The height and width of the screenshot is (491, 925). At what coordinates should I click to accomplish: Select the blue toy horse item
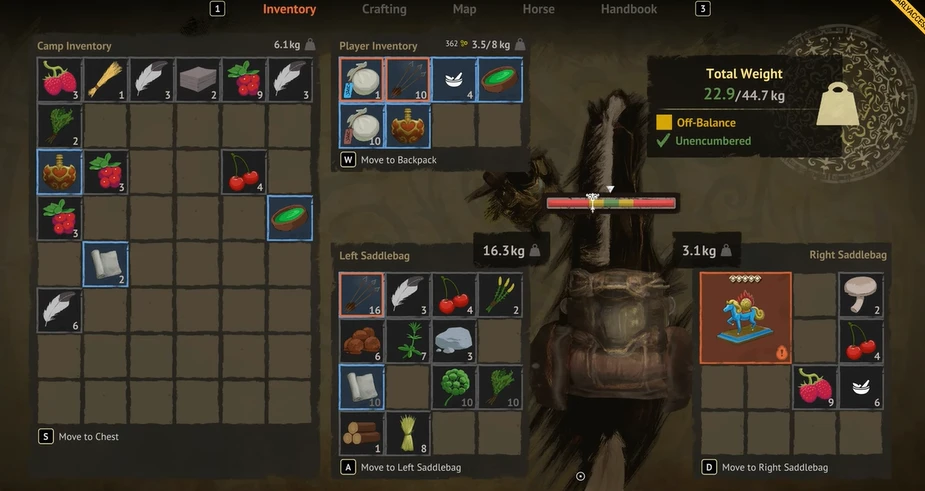coord(745,318)
